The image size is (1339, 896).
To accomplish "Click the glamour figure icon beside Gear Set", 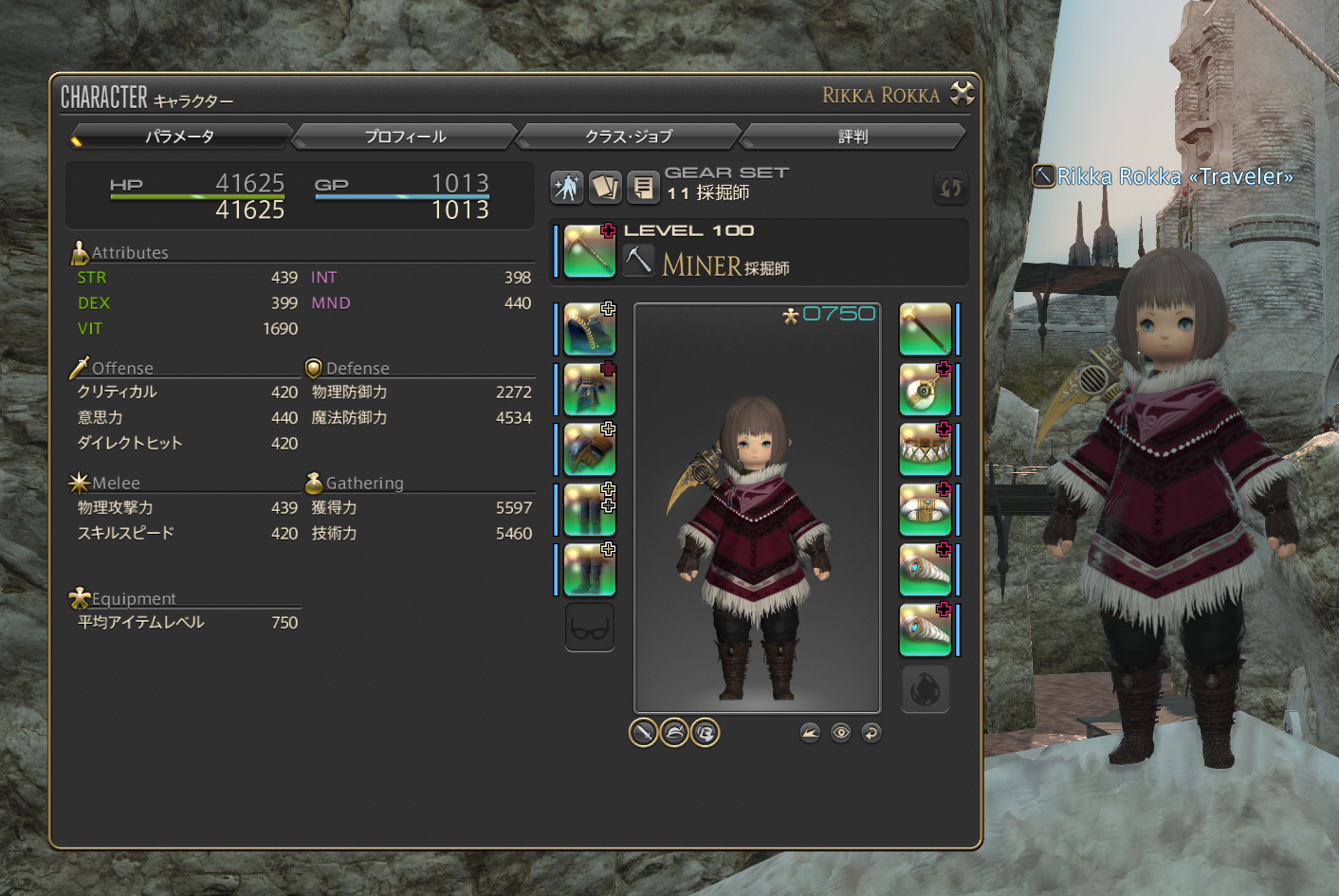I will (x=567, y=187).
